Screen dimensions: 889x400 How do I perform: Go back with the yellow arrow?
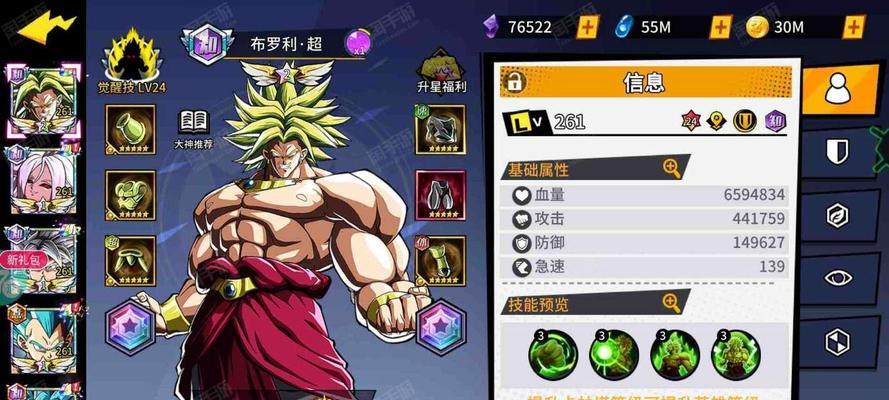[x=46, y=28]
